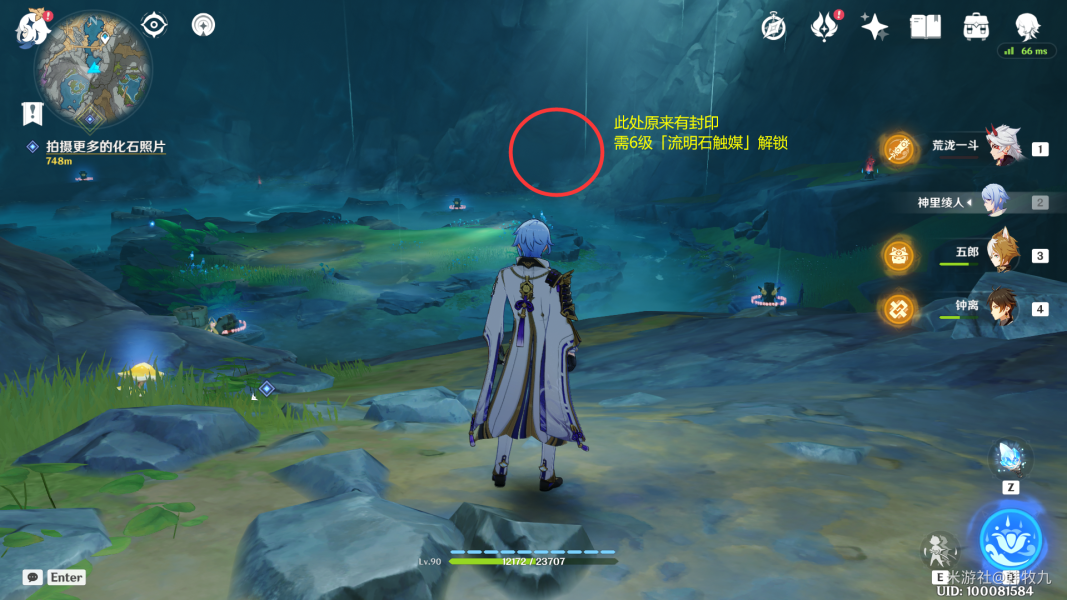Open the Paimon menu

point(32,28)
